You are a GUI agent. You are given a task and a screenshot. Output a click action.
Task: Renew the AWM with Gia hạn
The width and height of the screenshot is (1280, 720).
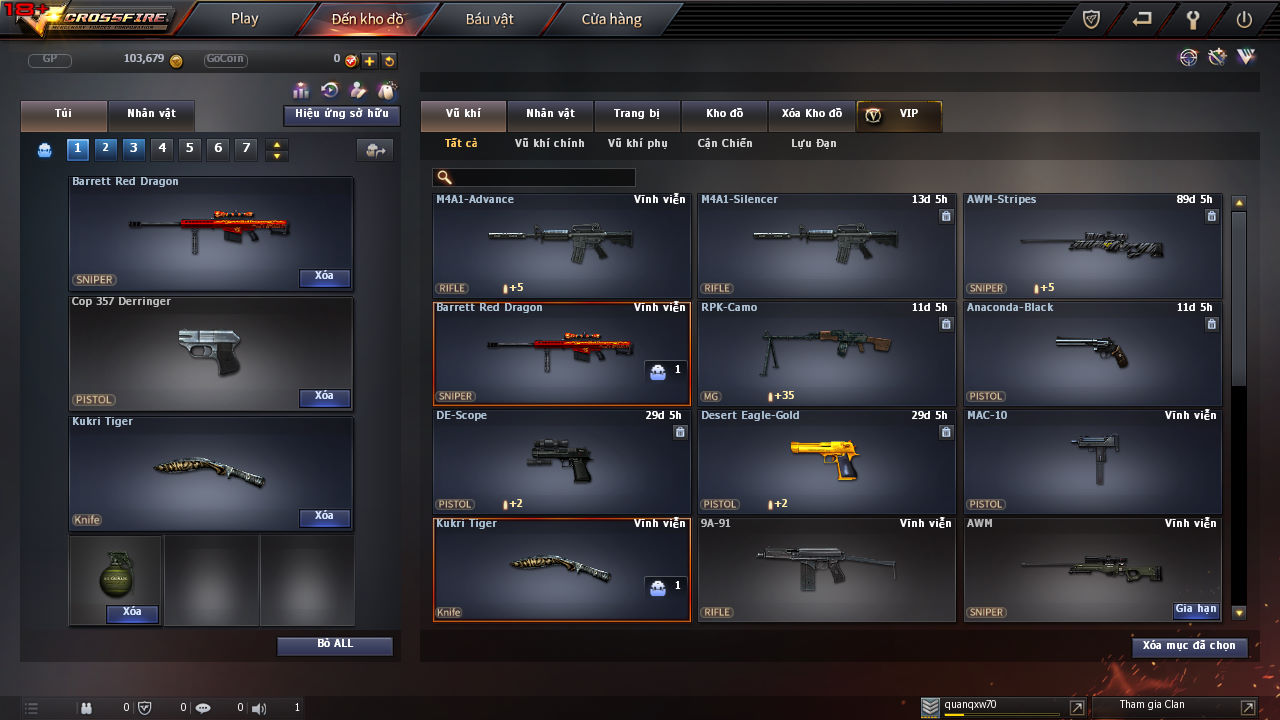pyautogui.click(x=1196, y=610)
